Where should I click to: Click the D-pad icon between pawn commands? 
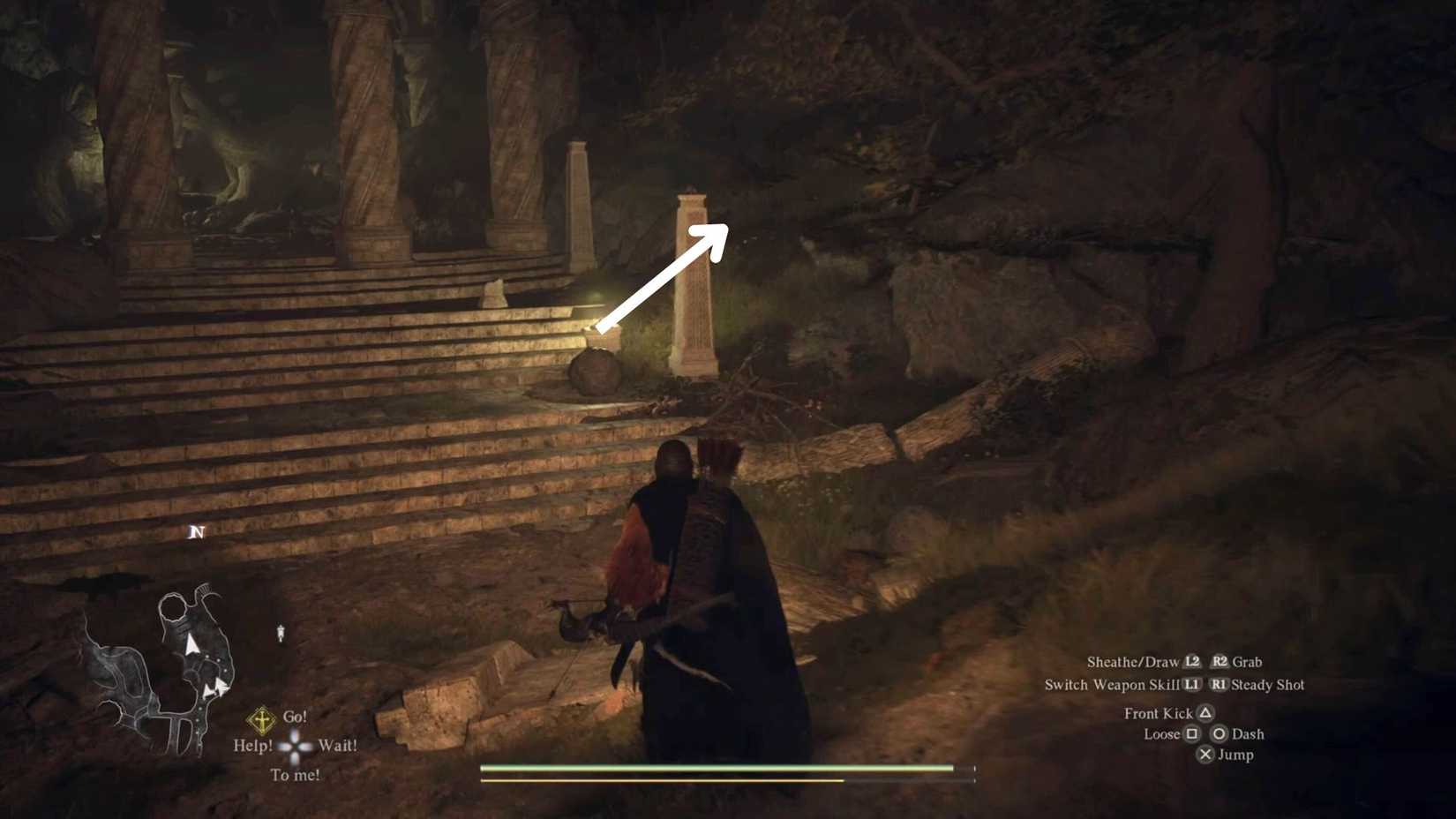295,746
